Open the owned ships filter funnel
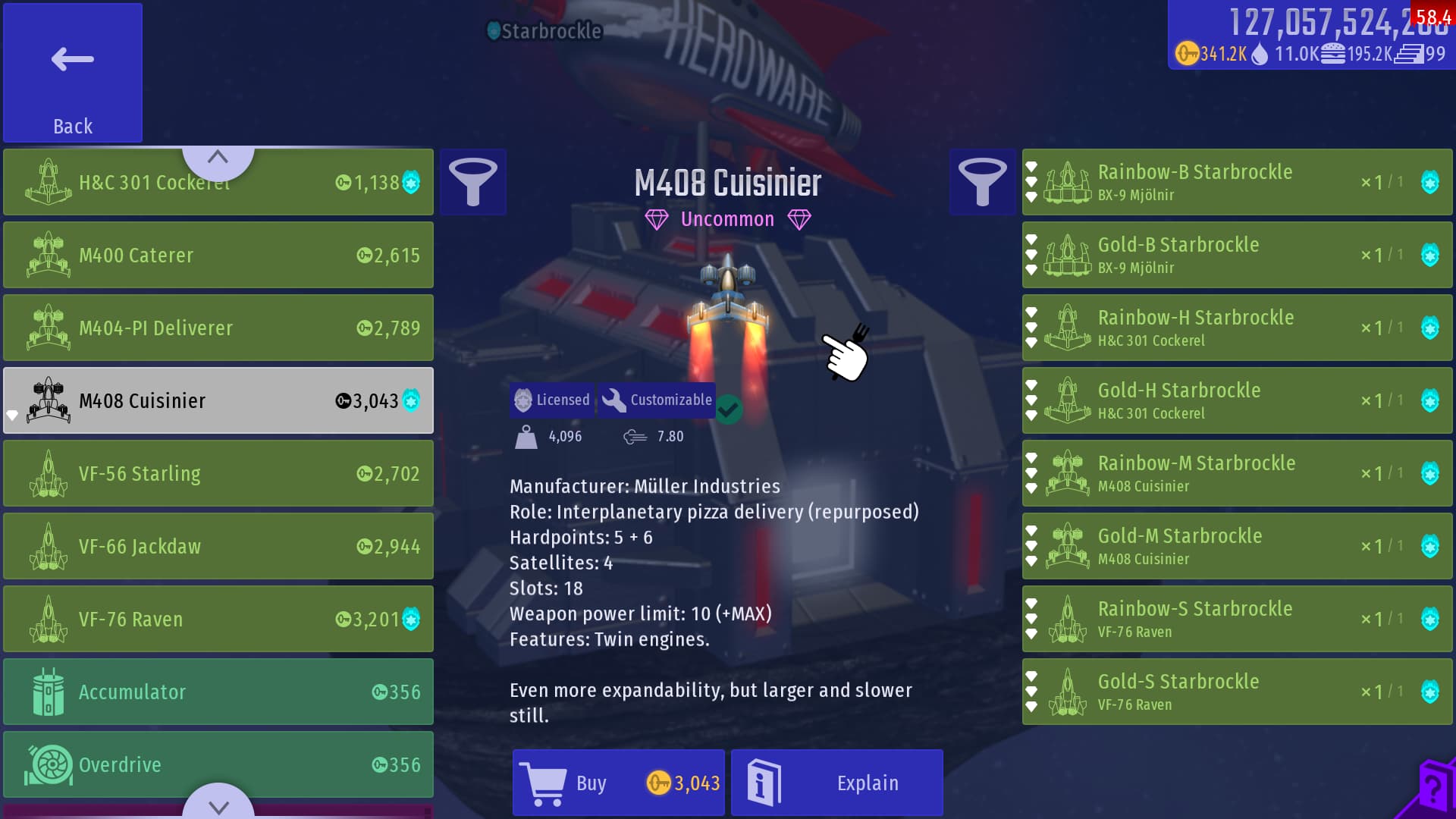Image resolution: width=1456 pixels, height=819 pixels. (982, 182)
